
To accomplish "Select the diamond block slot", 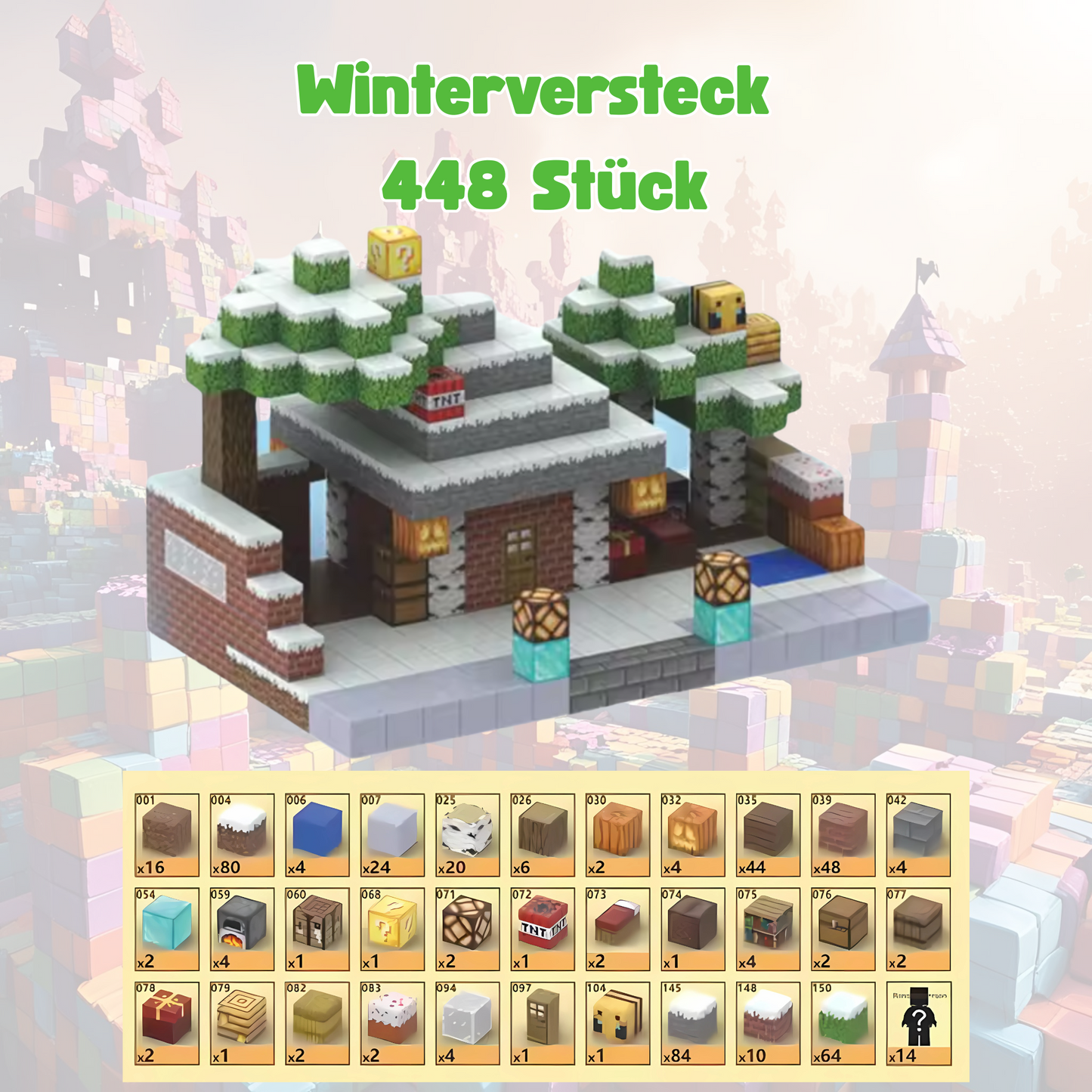I will point(167,929).
